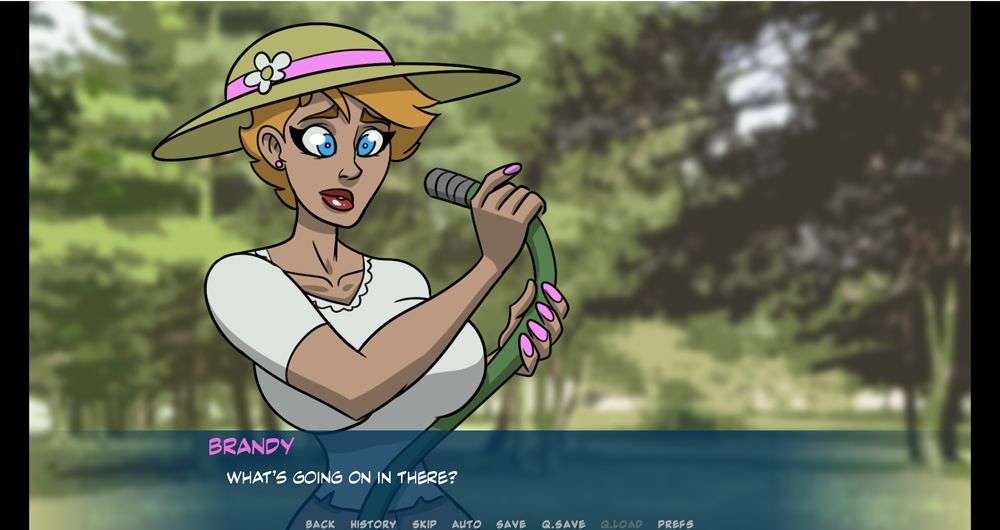The image size is (1000, 530).
Task: Open Prefs settings menu
Action: click(675, 524)
